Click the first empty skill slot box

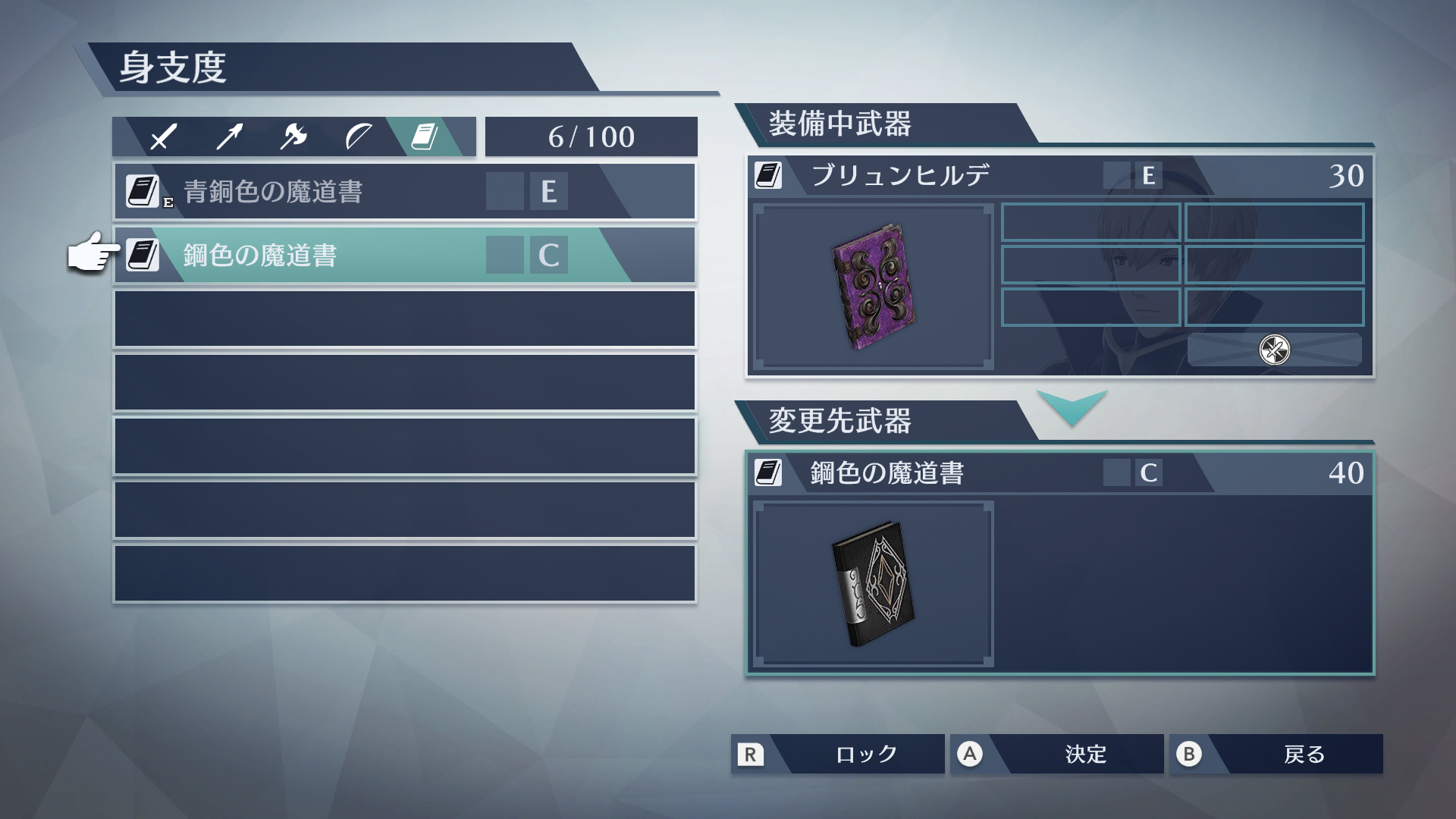1090,222
